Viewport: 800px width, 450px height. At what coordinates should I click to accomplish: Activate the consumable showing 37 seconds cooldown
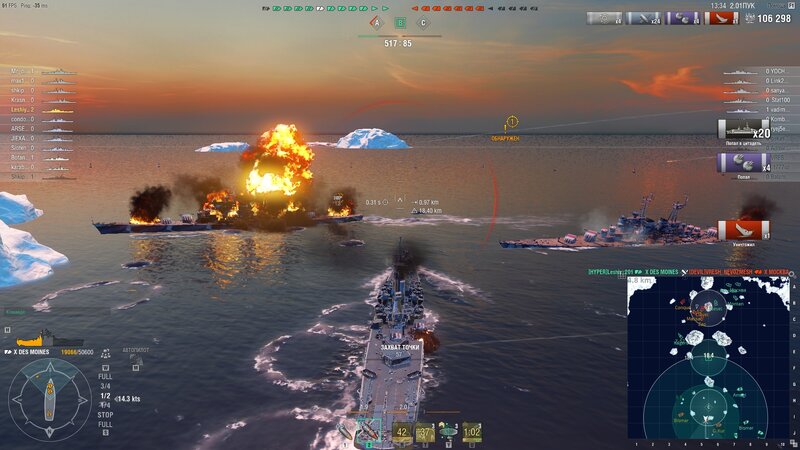425,432
